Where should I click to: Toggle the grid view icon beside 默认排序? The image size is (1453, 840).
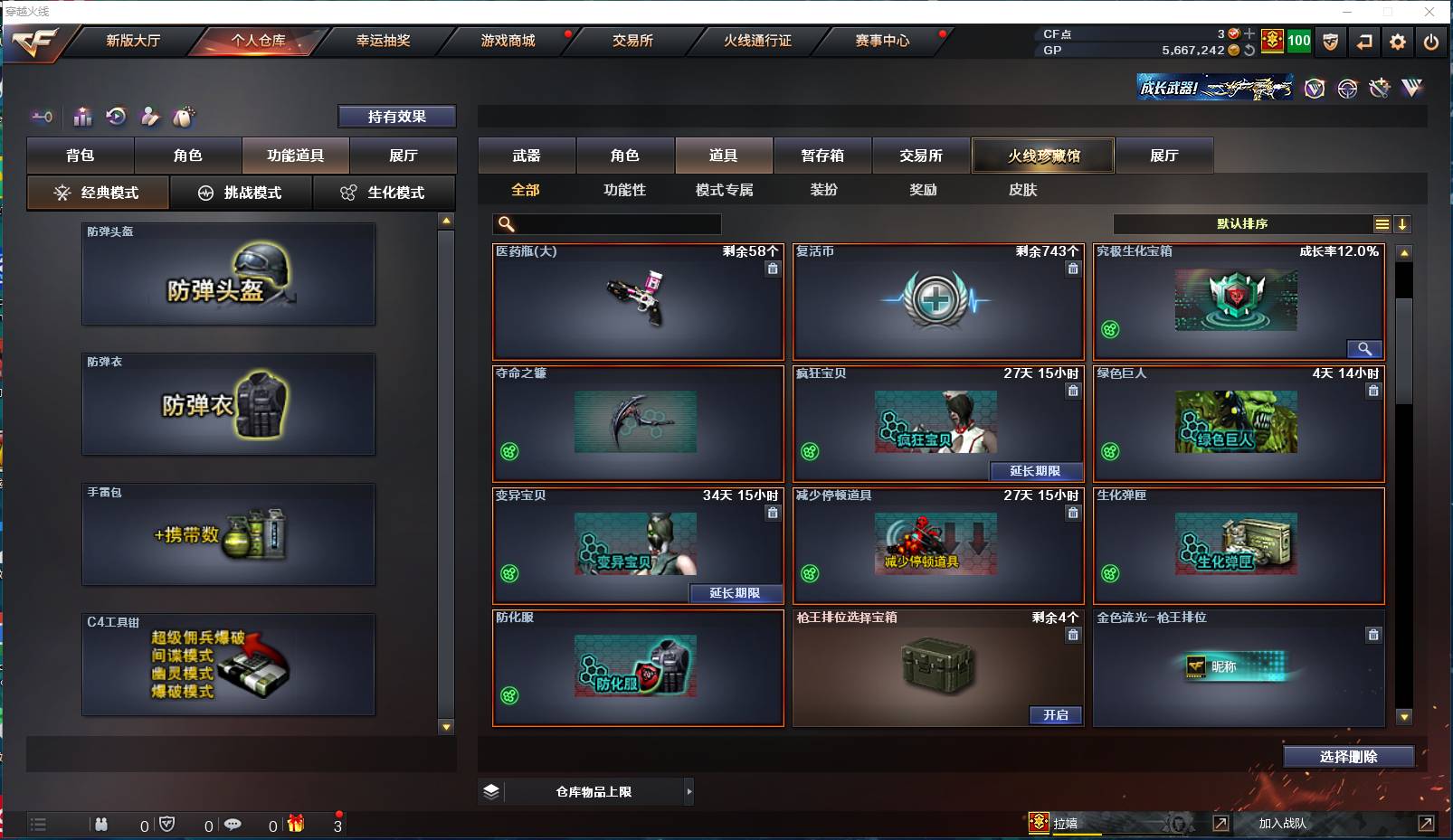coord(1383,223)
